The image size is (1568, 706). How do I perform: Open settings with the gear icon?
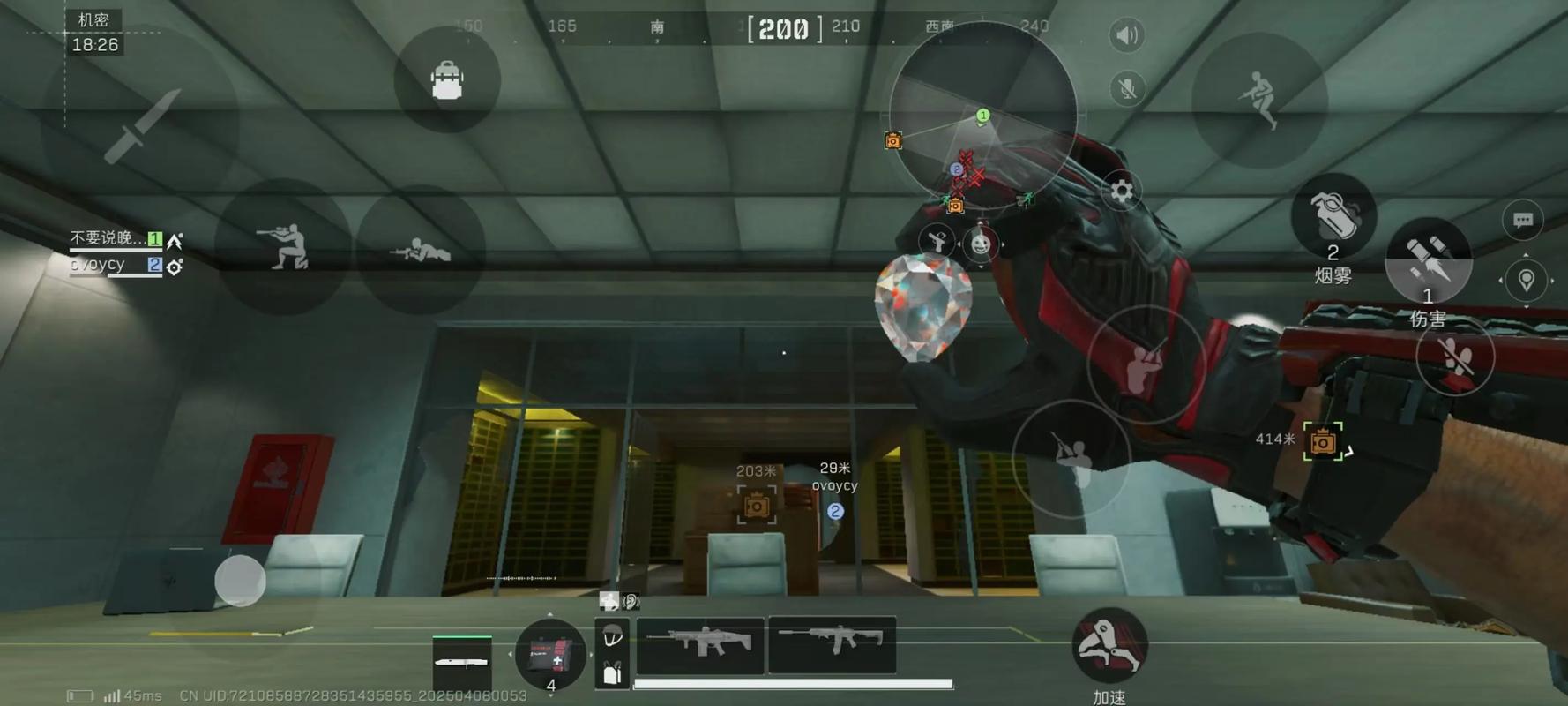1121,191
